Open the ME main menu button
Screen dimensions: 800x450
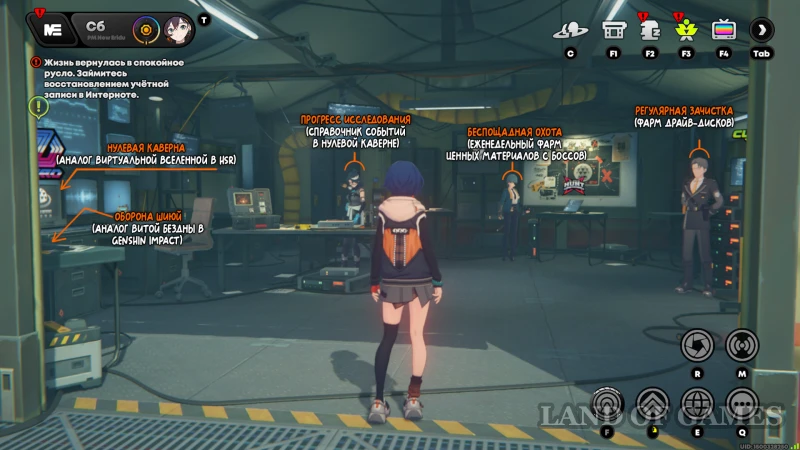click(x=52, y=29)
